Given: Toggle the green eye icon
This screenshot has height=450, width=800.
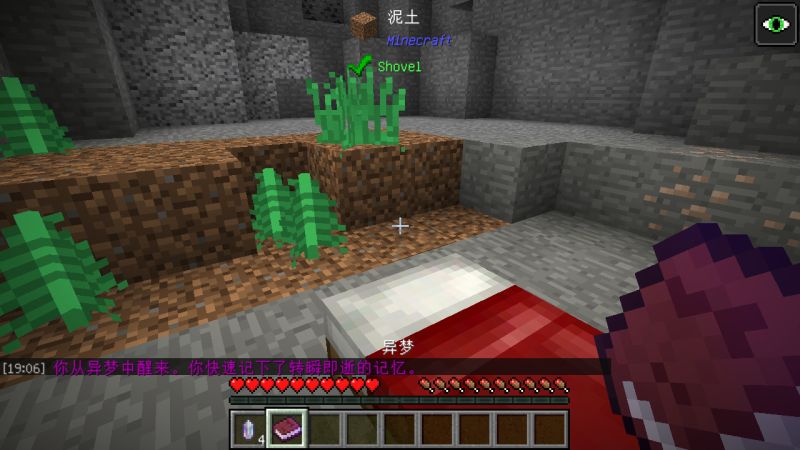Looking at the screenshot, I should (774, 25).
